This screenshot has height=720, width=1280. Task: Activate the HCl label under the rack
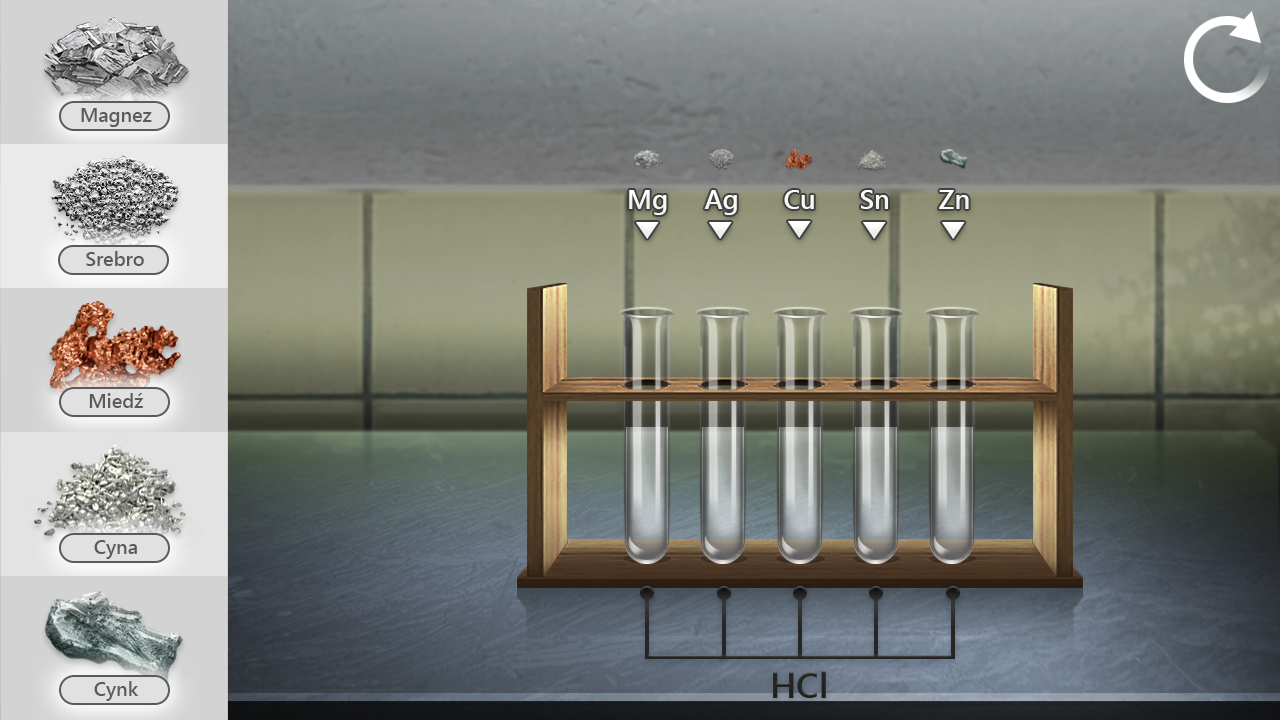point(799,685)
